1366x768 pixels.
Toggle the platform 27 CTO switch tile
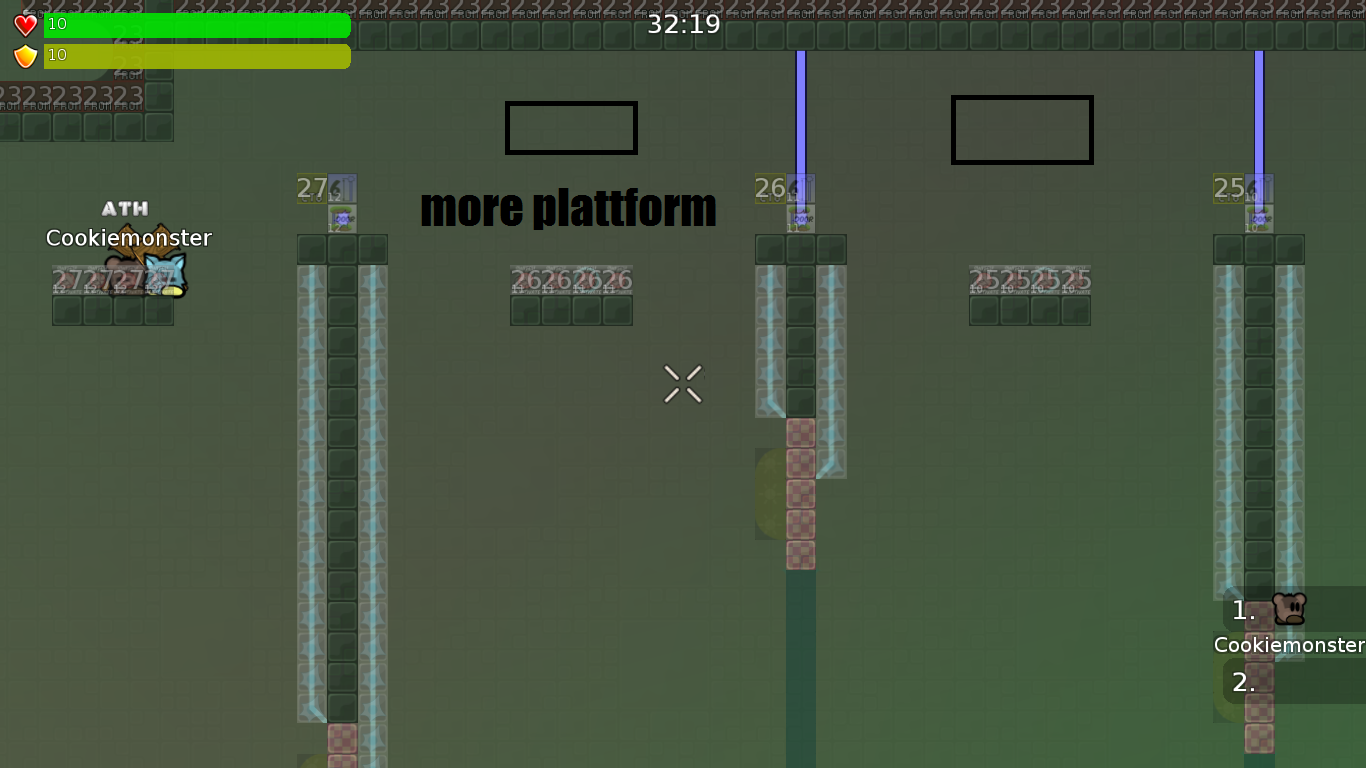pos(312,188)
